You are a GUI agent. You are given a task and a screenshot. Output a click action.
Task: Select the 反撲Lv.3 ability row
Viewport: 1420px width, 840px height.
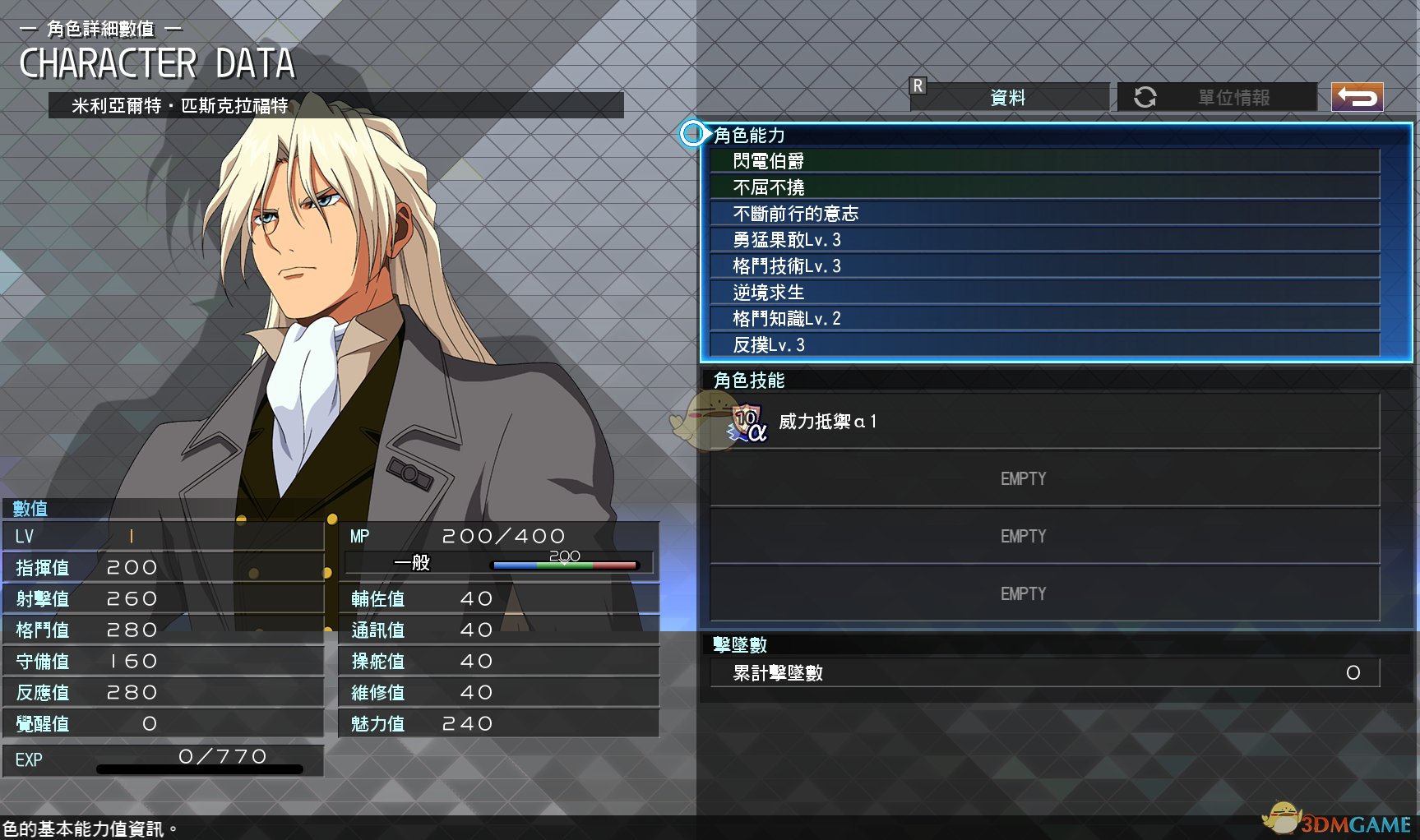pos(1044,345)
